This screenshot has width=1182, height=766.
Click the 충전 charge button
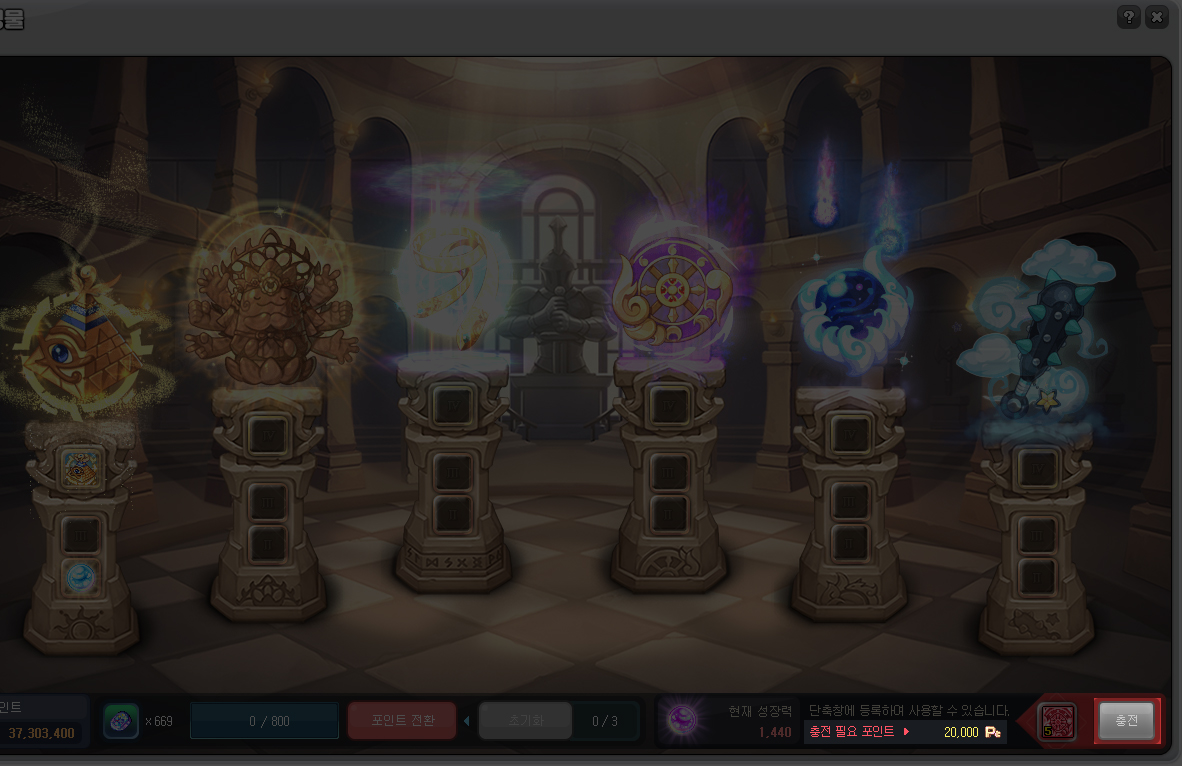1126,720
